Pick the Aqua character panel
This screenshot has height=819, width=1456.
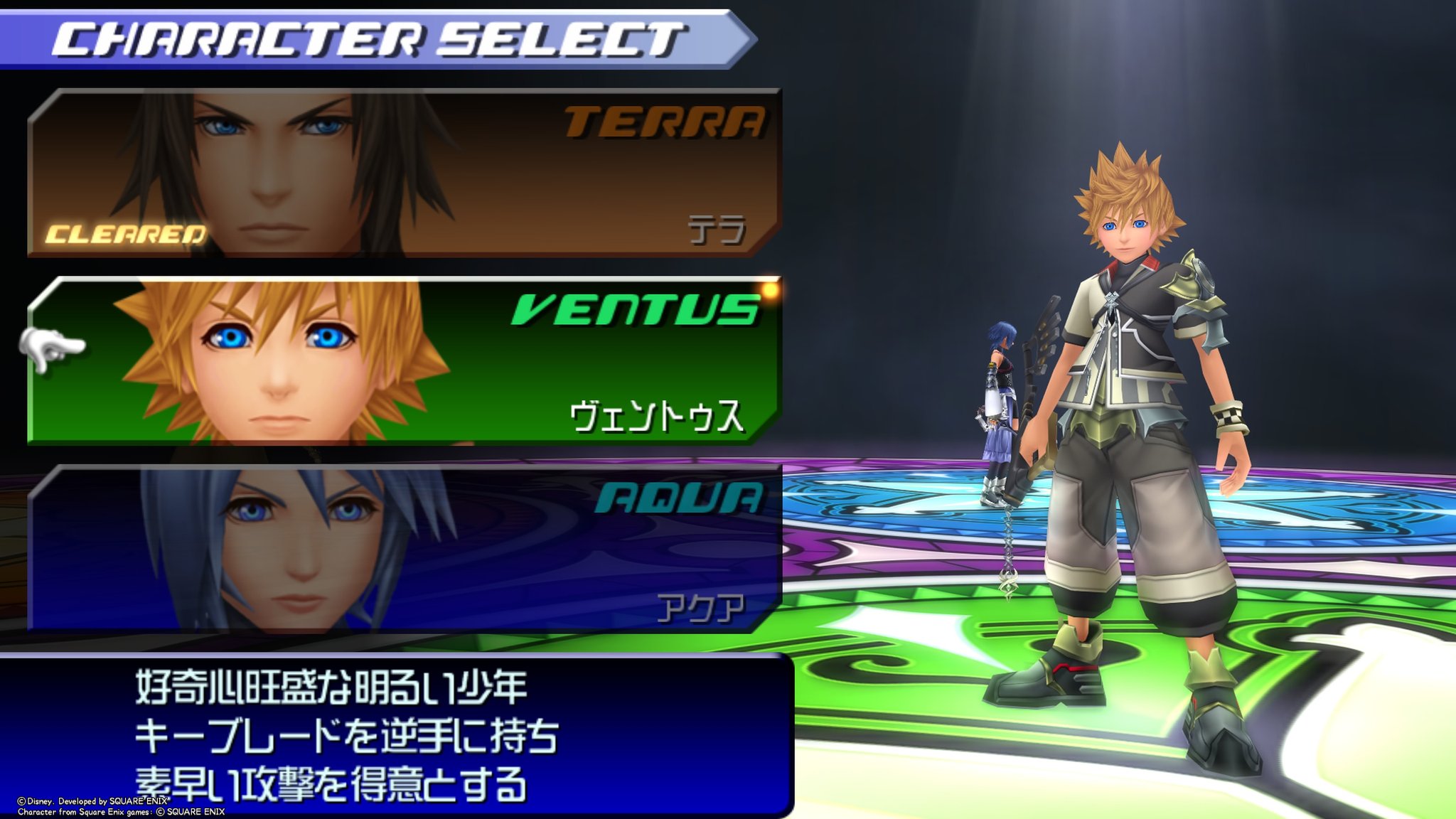pyautogui.click(x=404, y=548)
